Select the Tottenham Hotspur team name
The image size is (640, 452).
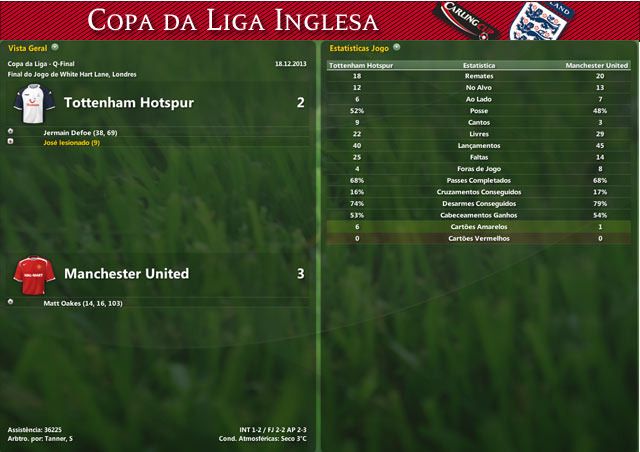[128, 103]
